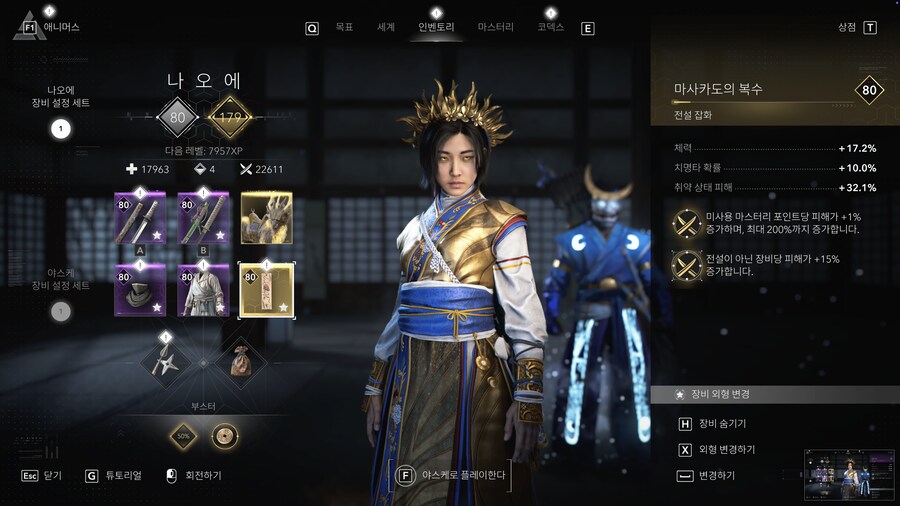
Task: Select the 인벤토리 (Inventory) tab
Action: (x=436, y=28)
